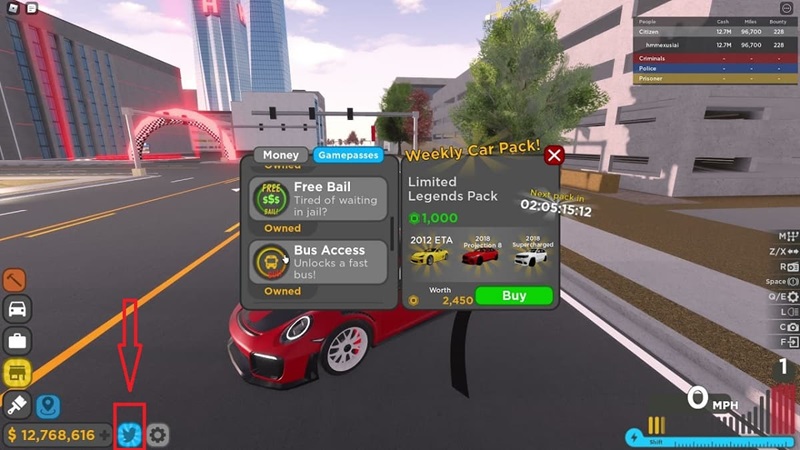The height and width of the screenshot is (450, 800).
Task: Open the blue map pin icon
Action: click(48, 407)
